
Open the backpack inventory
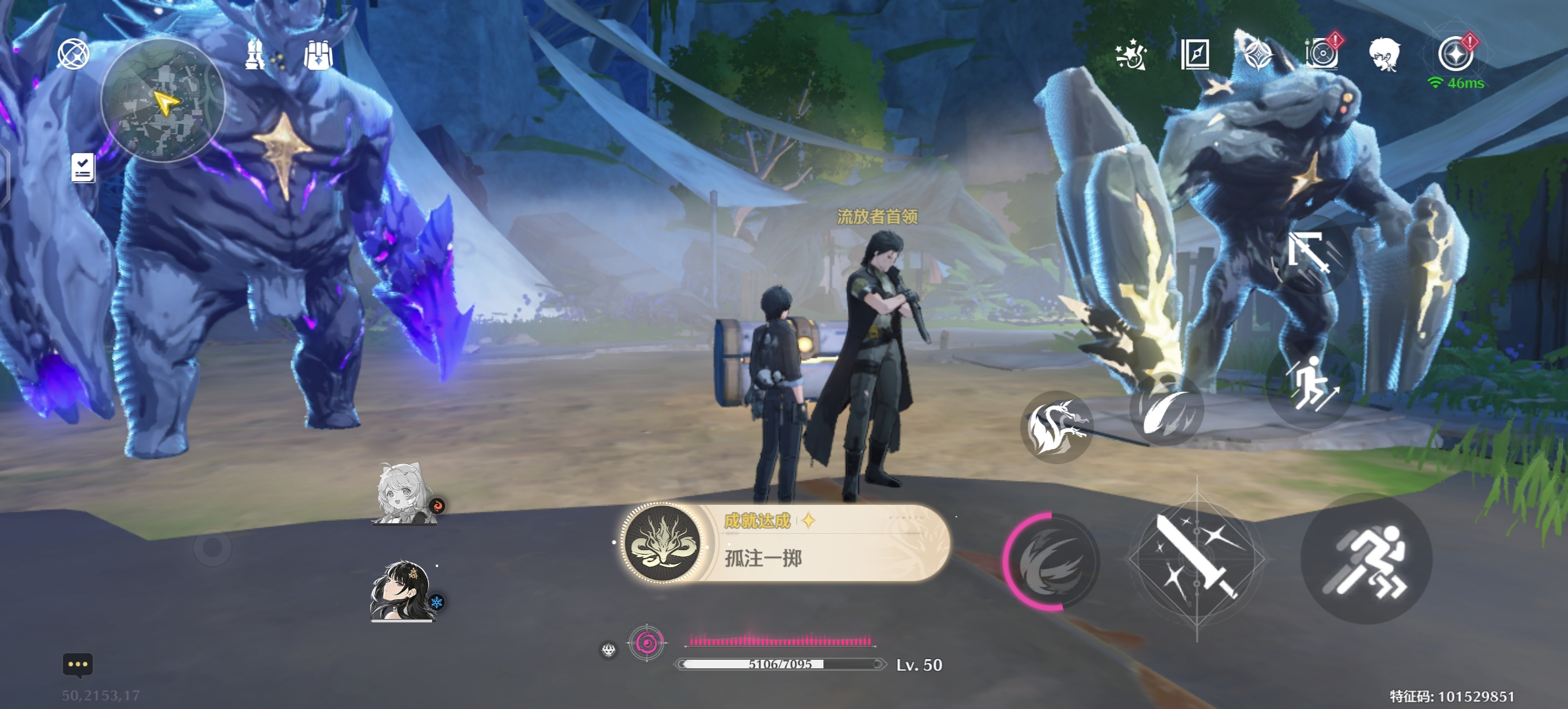(318, 55)
